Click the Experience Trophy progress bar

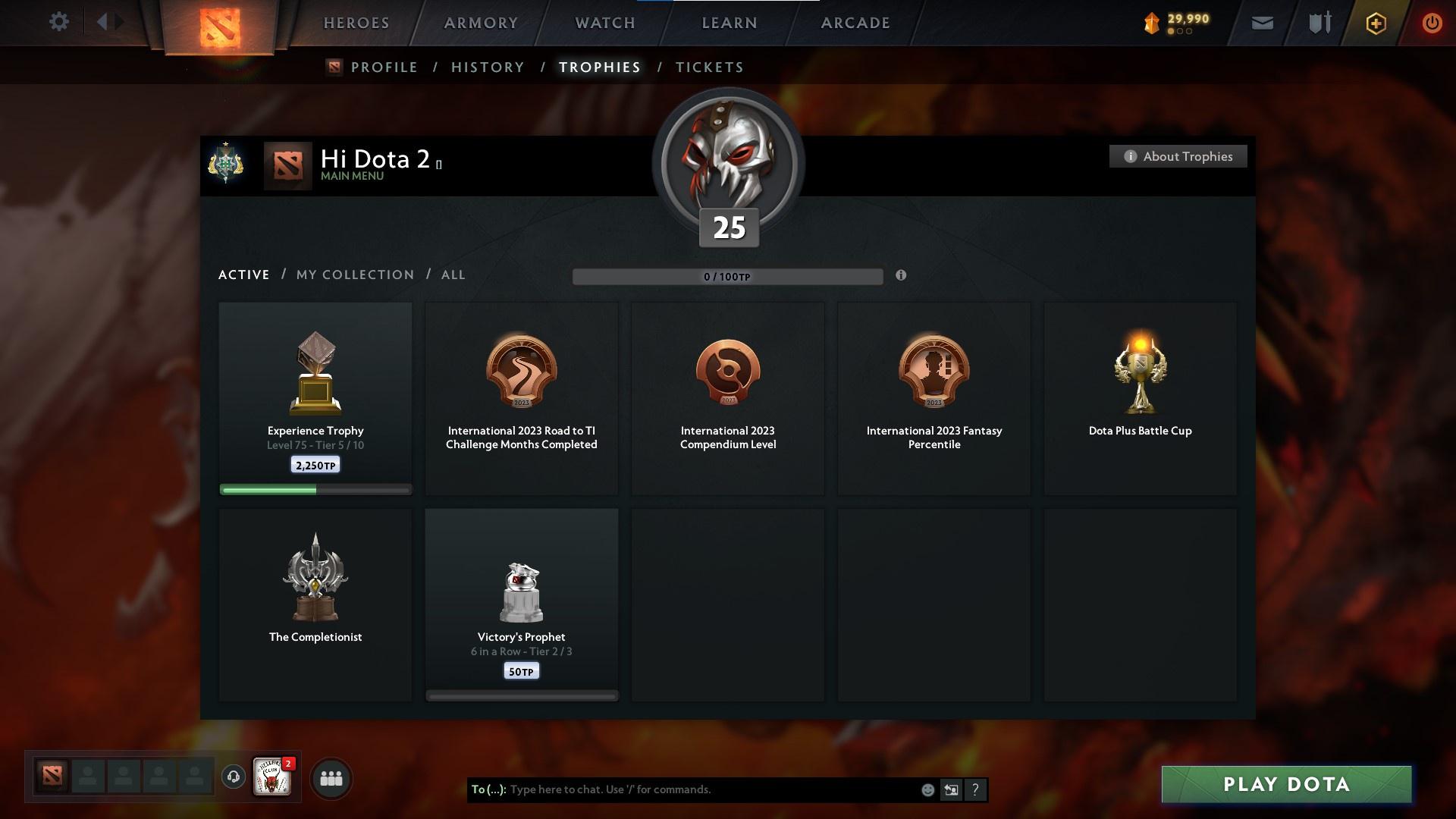(315, 490)
